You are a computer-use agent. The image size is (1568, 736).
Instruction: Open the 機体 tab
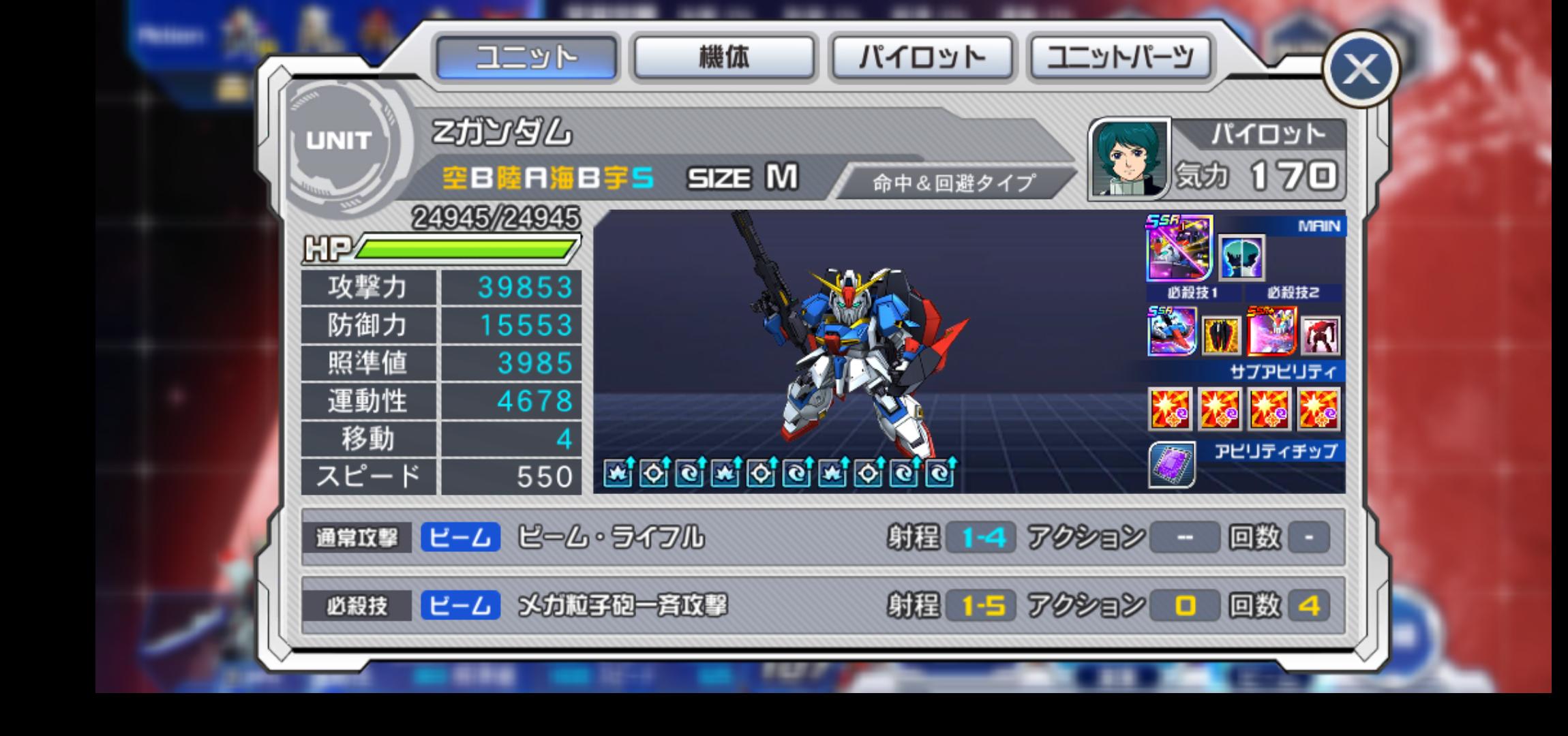(724, 57)
